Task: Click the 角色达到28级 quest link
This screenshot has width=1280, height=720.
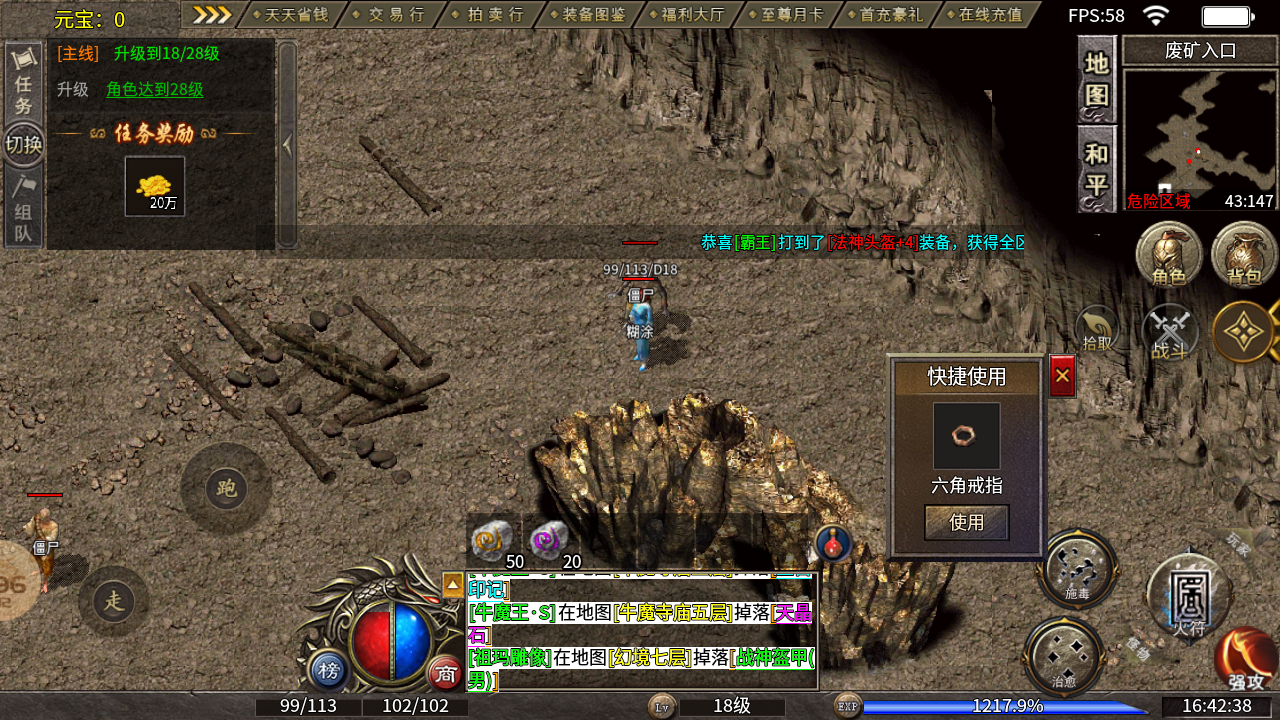Action: pos(155,89)
